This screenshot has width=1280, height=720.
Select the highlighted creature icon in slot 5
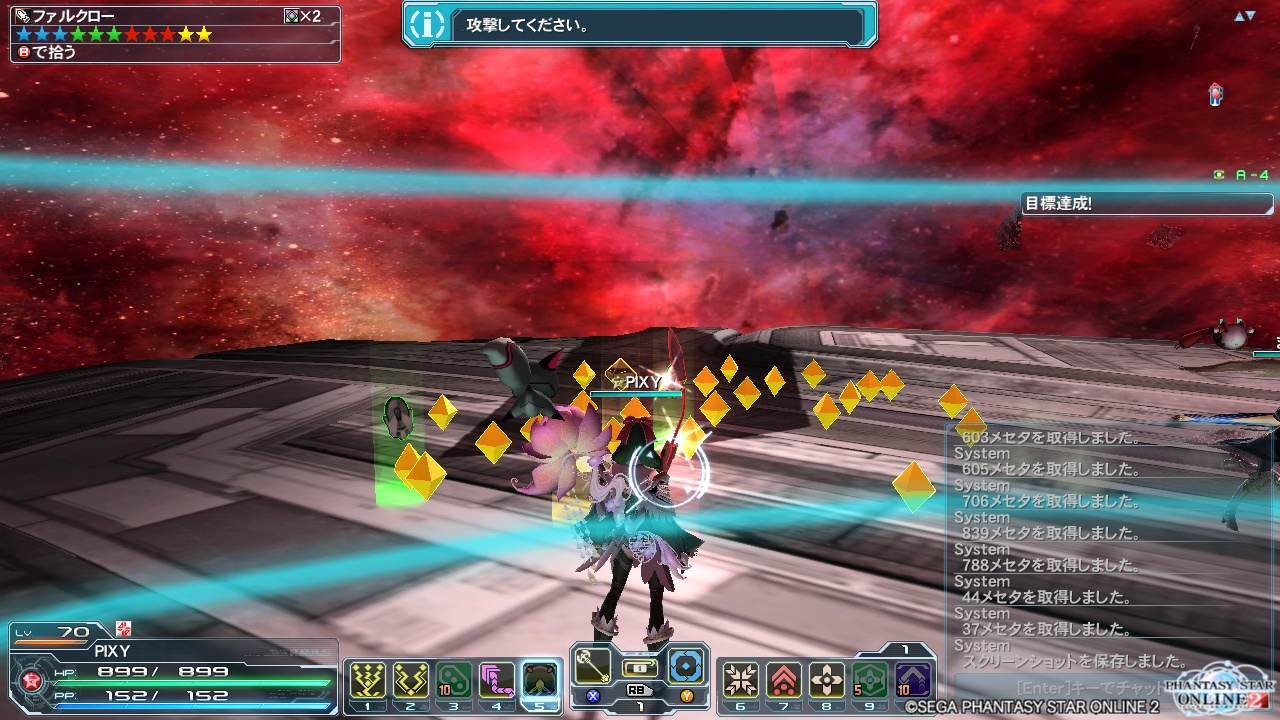coord(540,681)
